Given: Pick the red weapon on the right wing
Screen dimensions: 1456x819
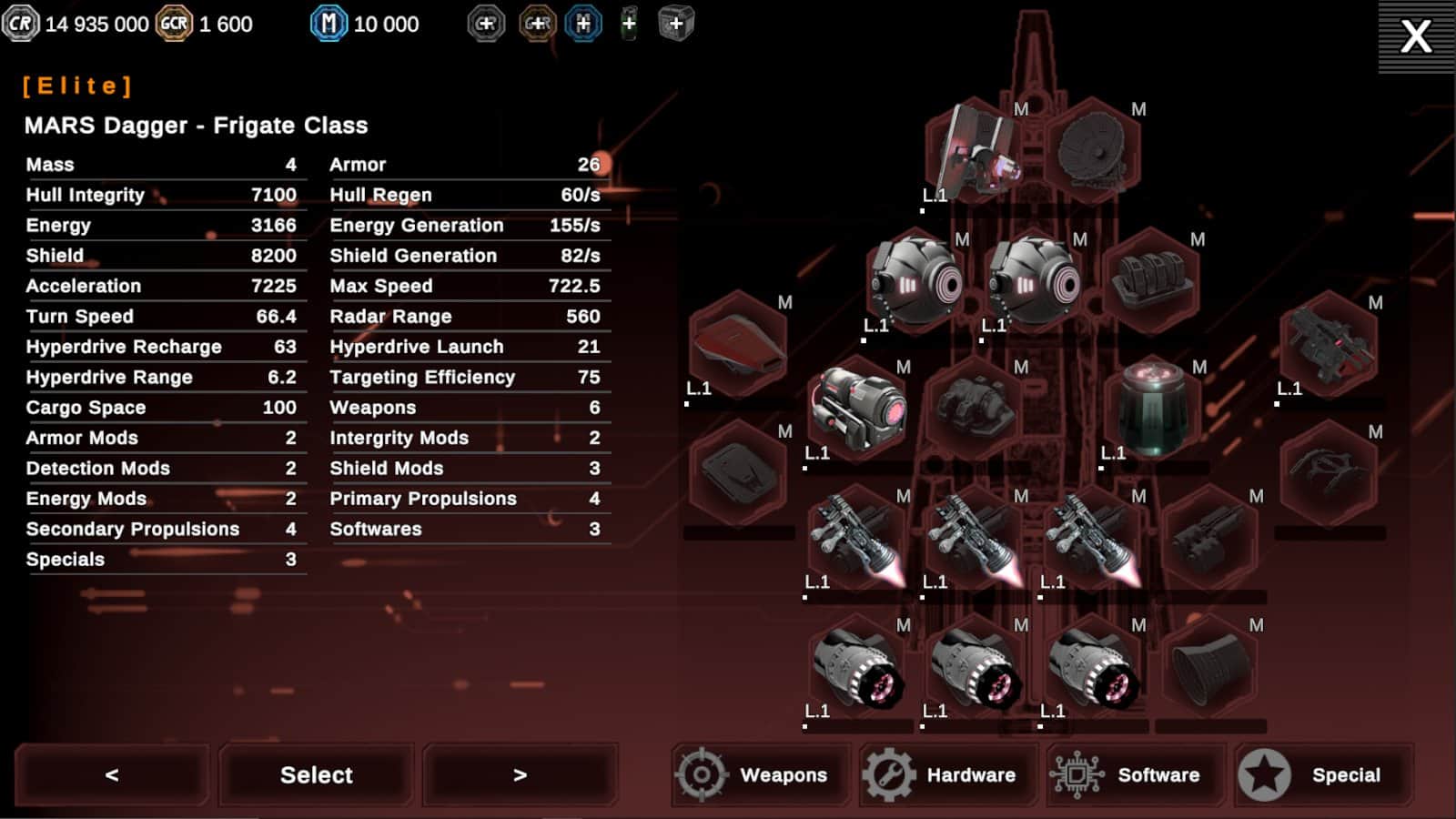Looking at the screenshot, I should [x=1328, y=344].
